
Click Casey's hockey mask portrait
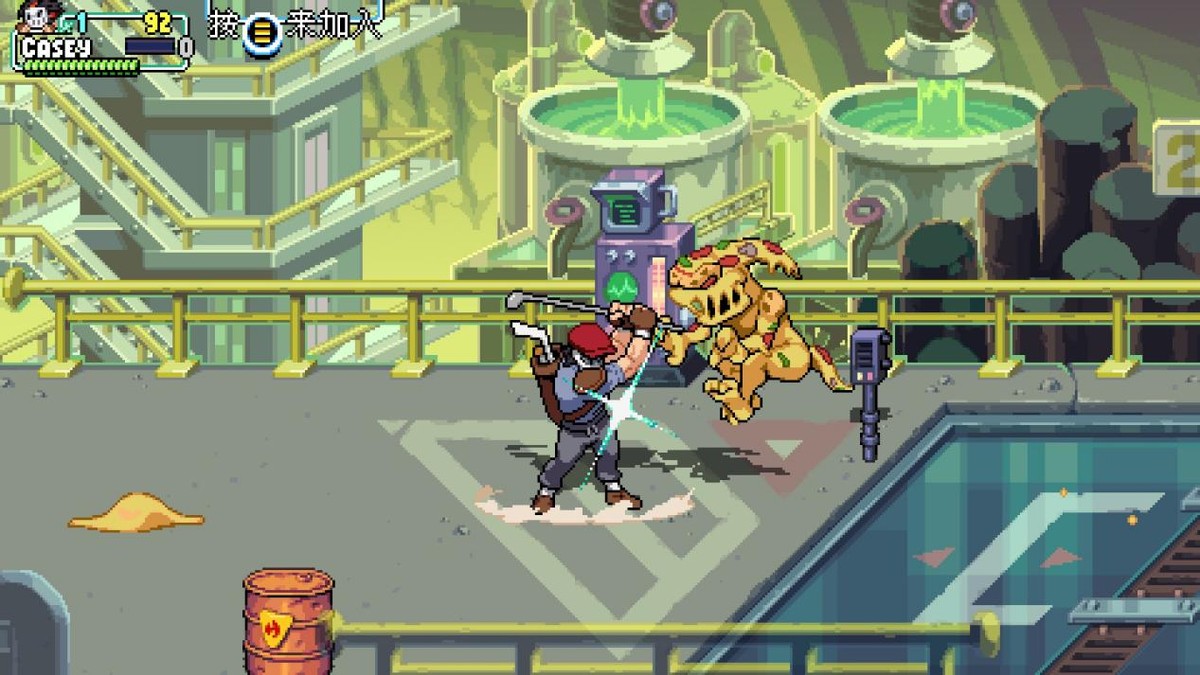37,18
